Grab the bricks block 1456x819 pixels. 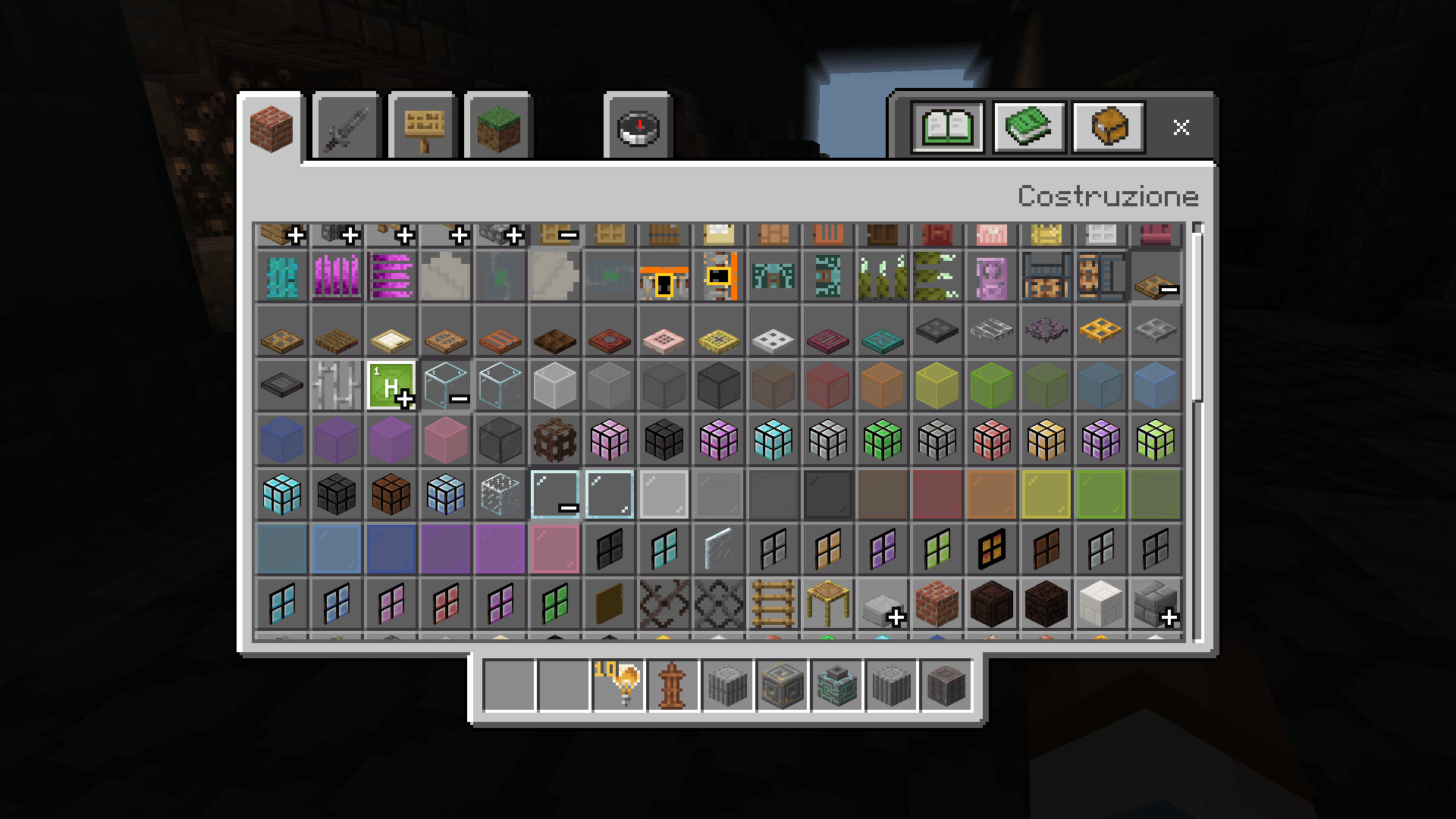pos(937,605)
